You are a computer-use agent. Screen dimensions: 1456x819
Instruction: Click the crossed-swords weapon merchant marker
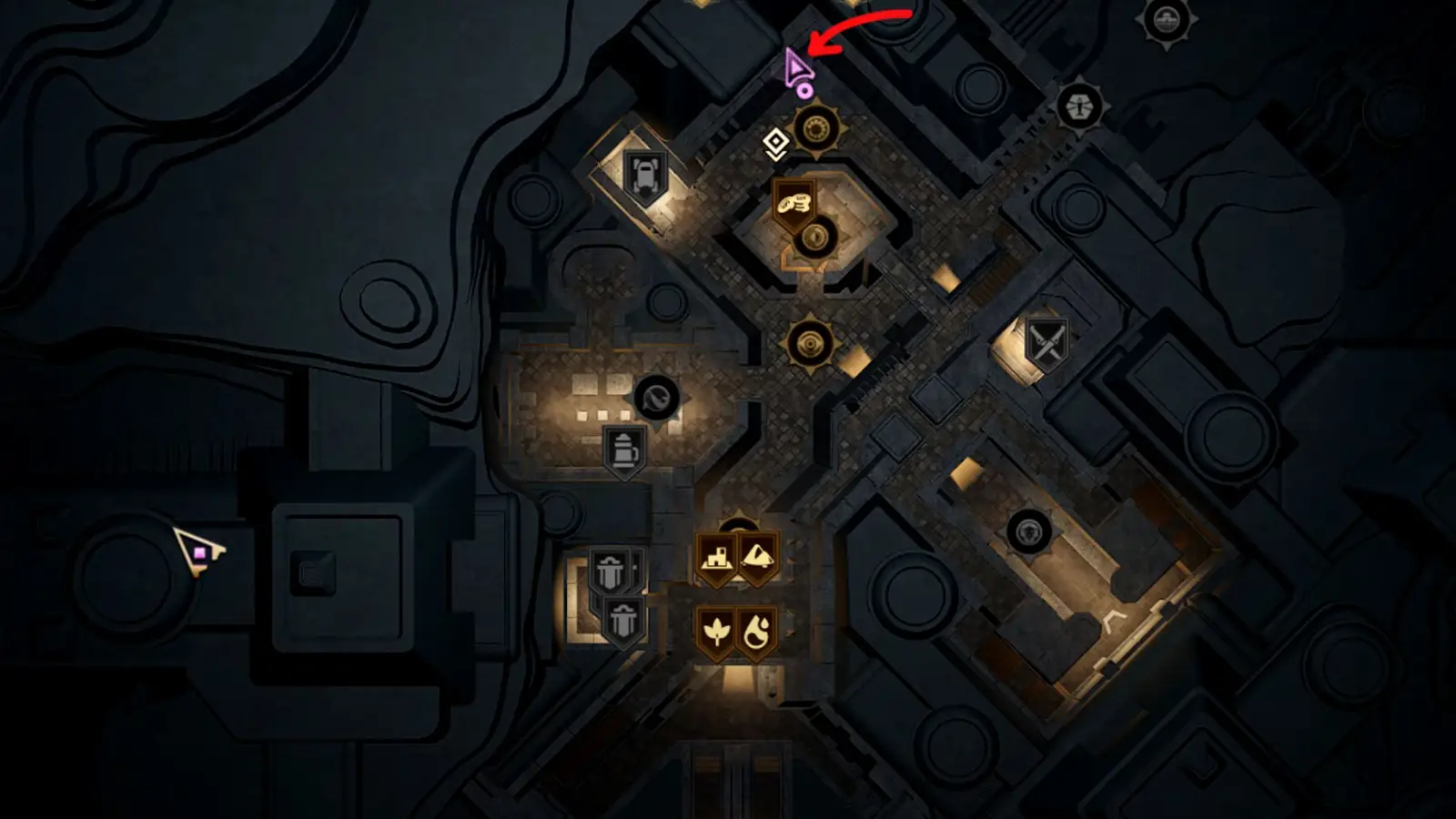[1045, 341]
